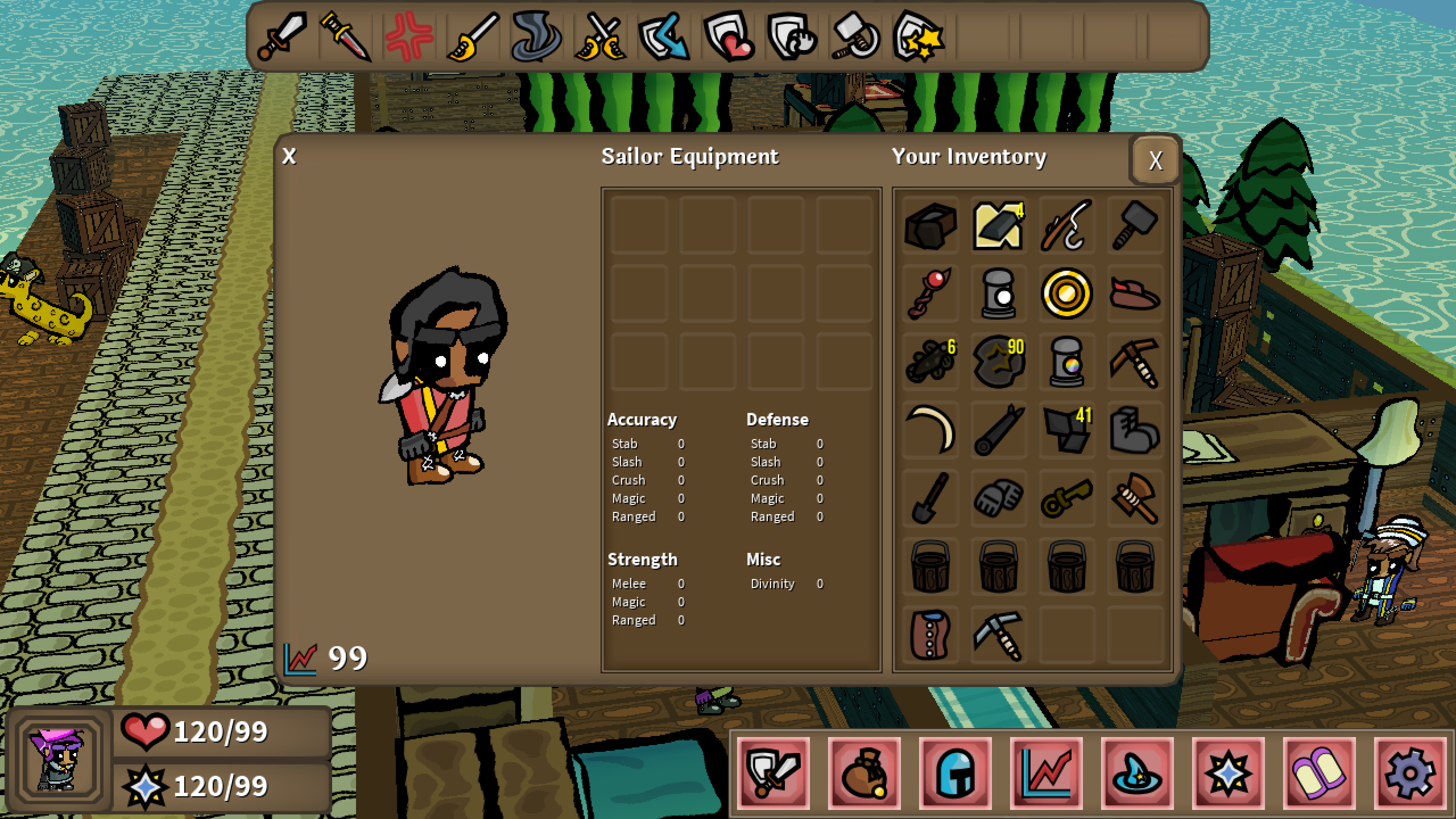Screen dimensions: 1456x819
Task: Choose the red orb staff item
Action: pyautogui.click(x=930, y=293)
